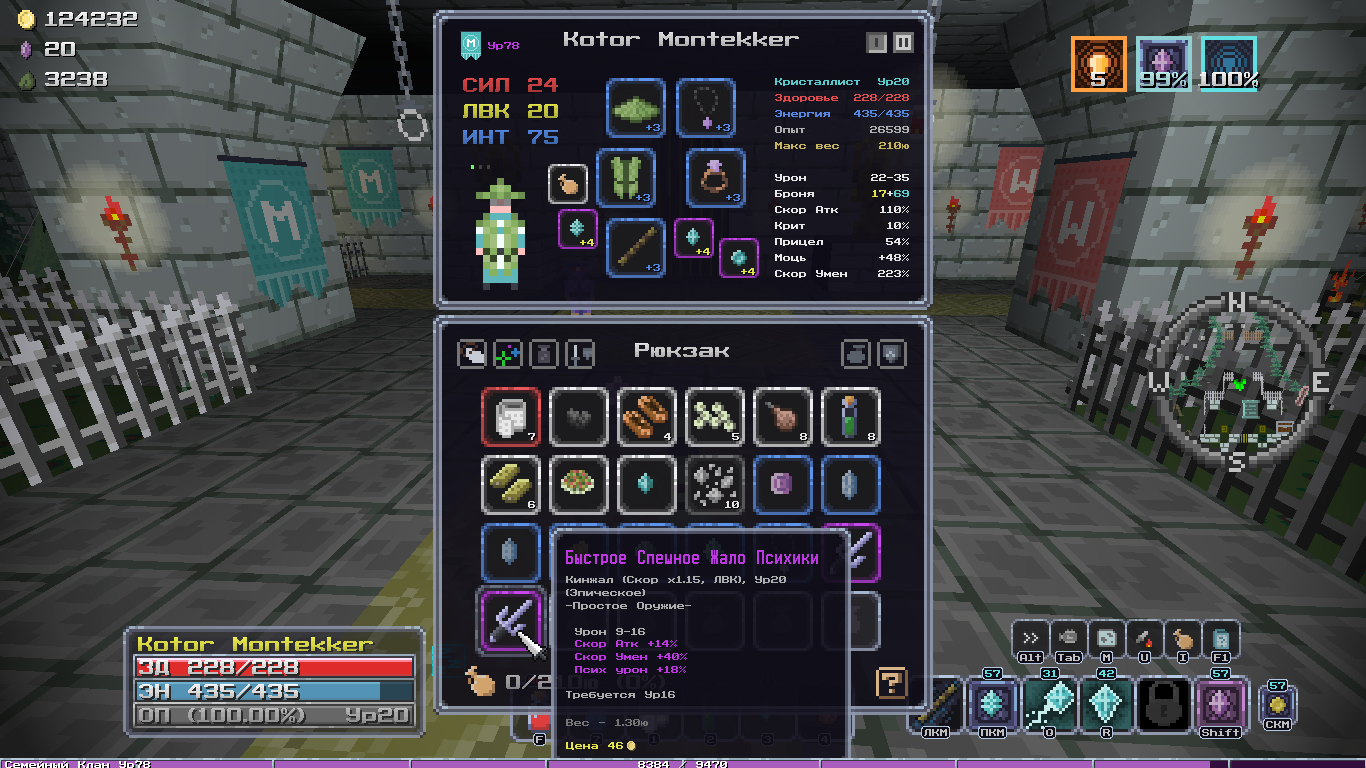Open the question mark help button
Viewport: 1366px width, 768px height.
[x=891, y=683]
